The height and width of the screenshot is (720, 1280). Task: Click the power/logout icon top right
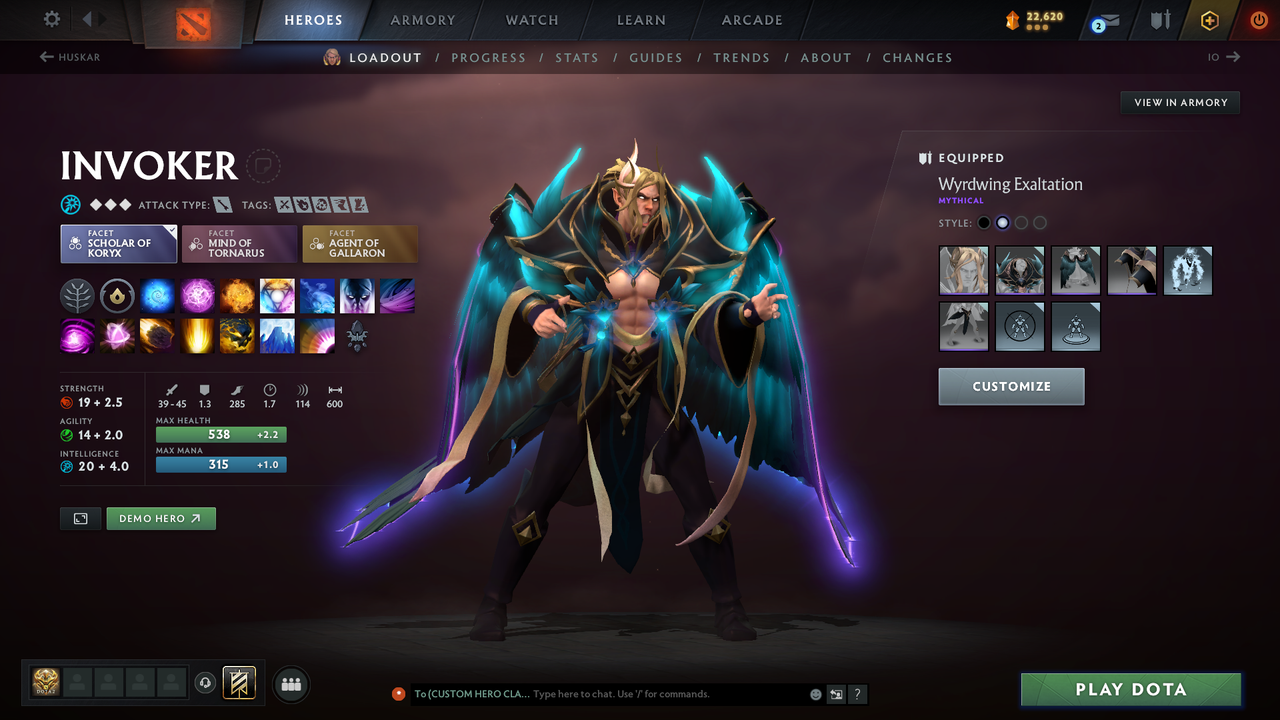coord(1257,19)
